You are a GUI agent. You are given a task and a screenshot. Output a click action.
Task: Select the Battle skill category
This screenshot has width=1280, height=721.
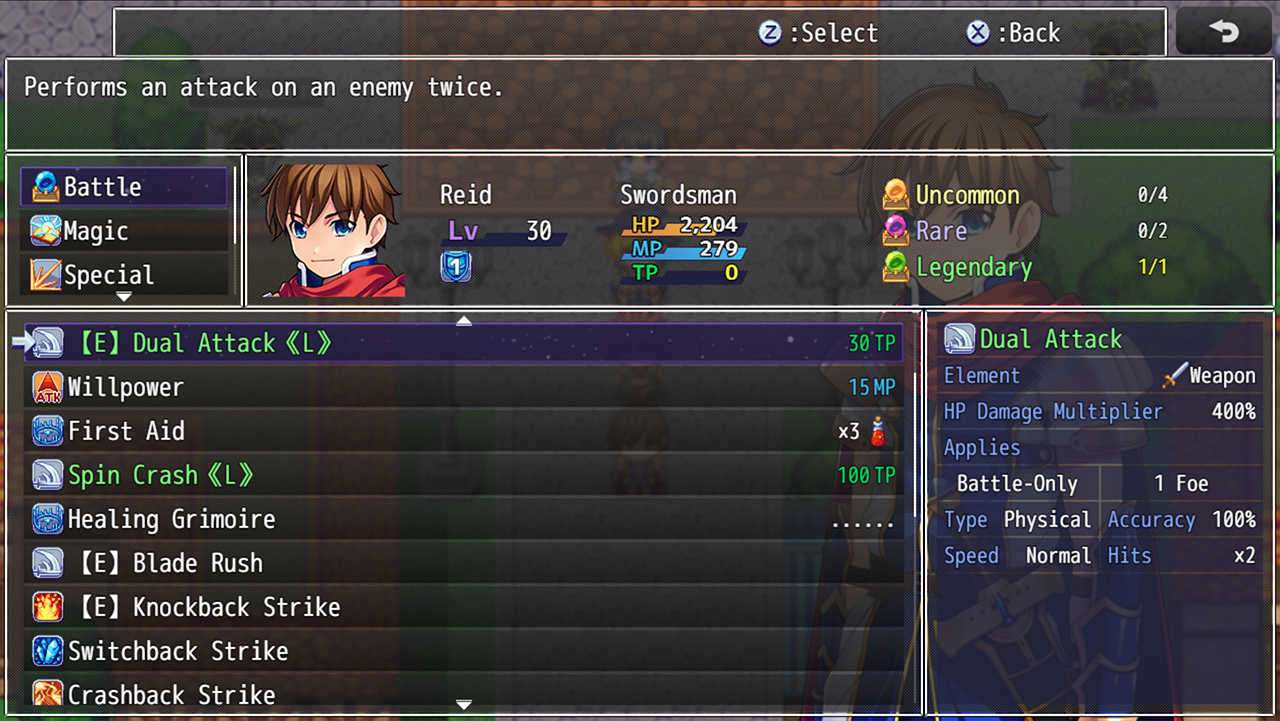point(124,187)
